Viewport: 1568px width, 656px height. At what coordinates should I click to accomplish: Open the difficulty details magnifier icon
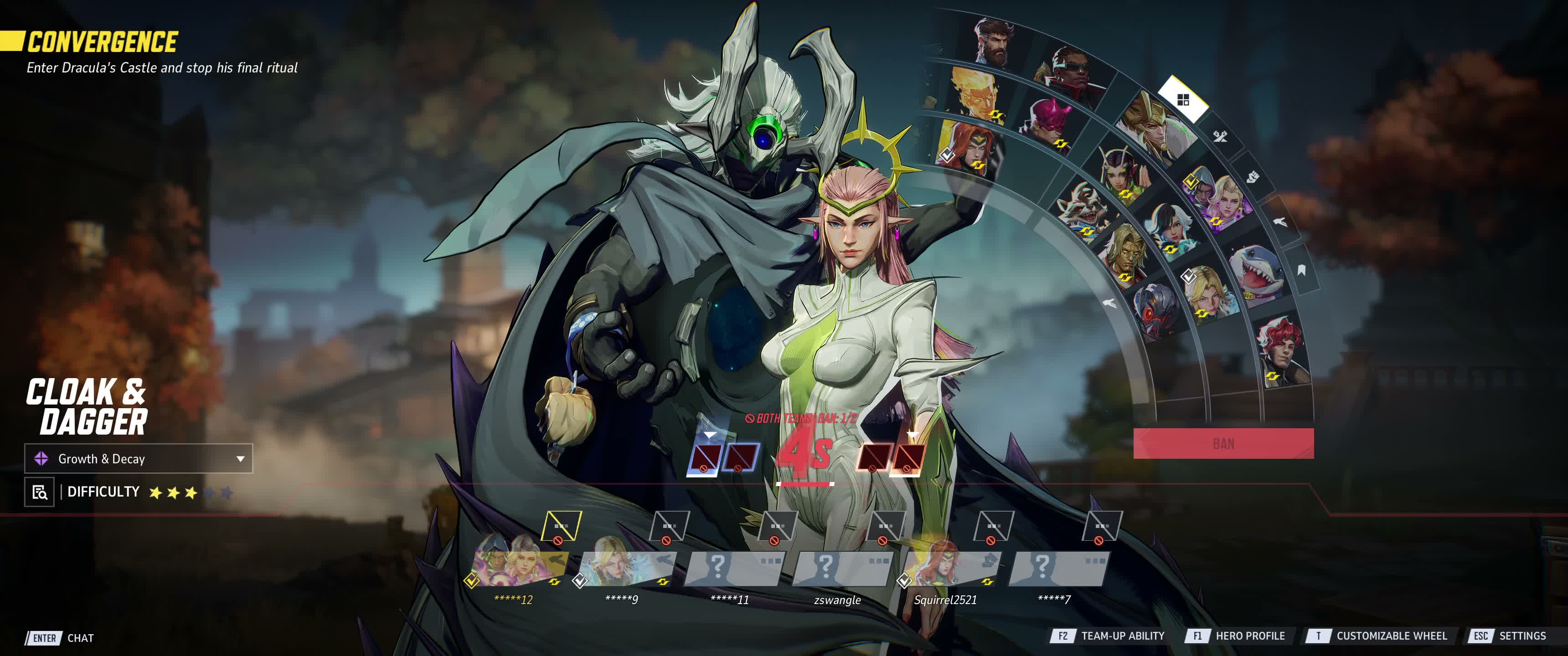[39, 492]
